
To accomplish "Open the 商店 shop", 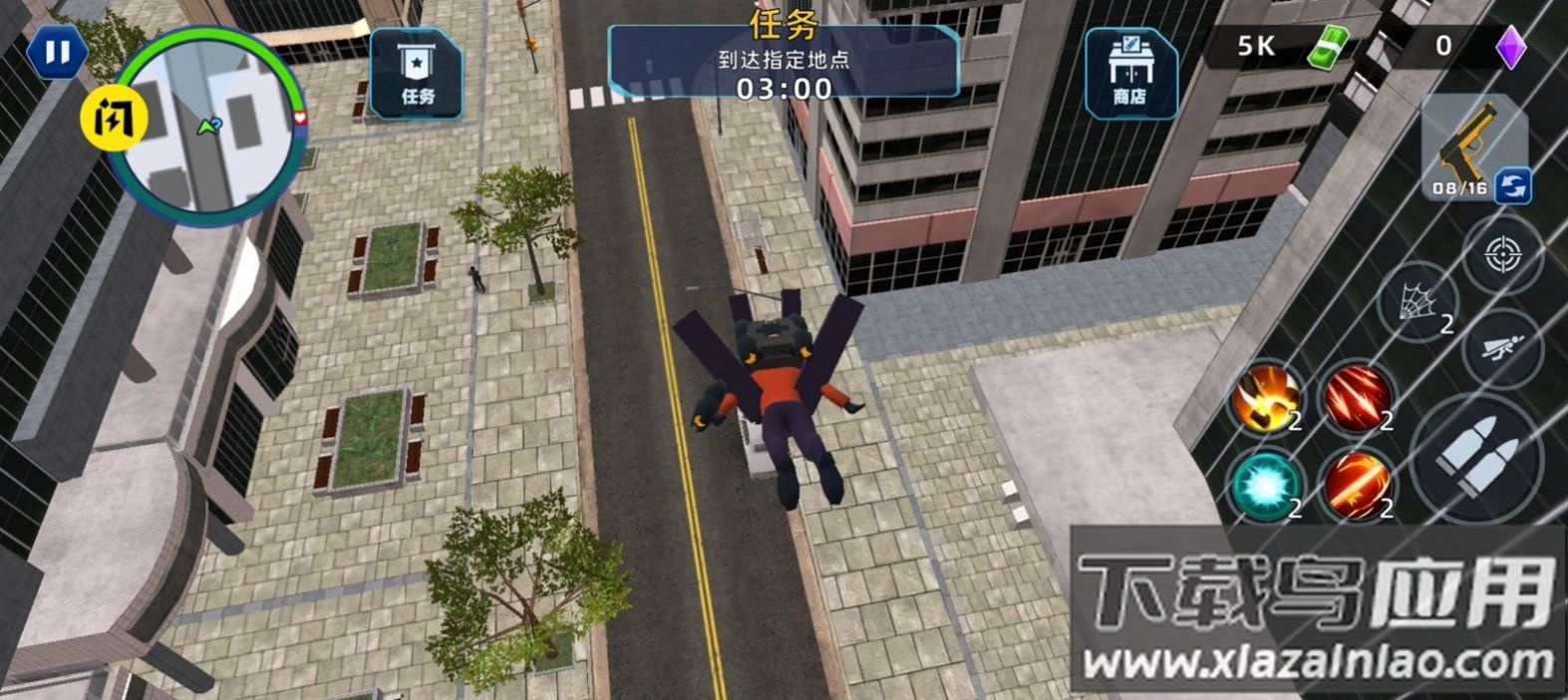I will coord(1130,74).
